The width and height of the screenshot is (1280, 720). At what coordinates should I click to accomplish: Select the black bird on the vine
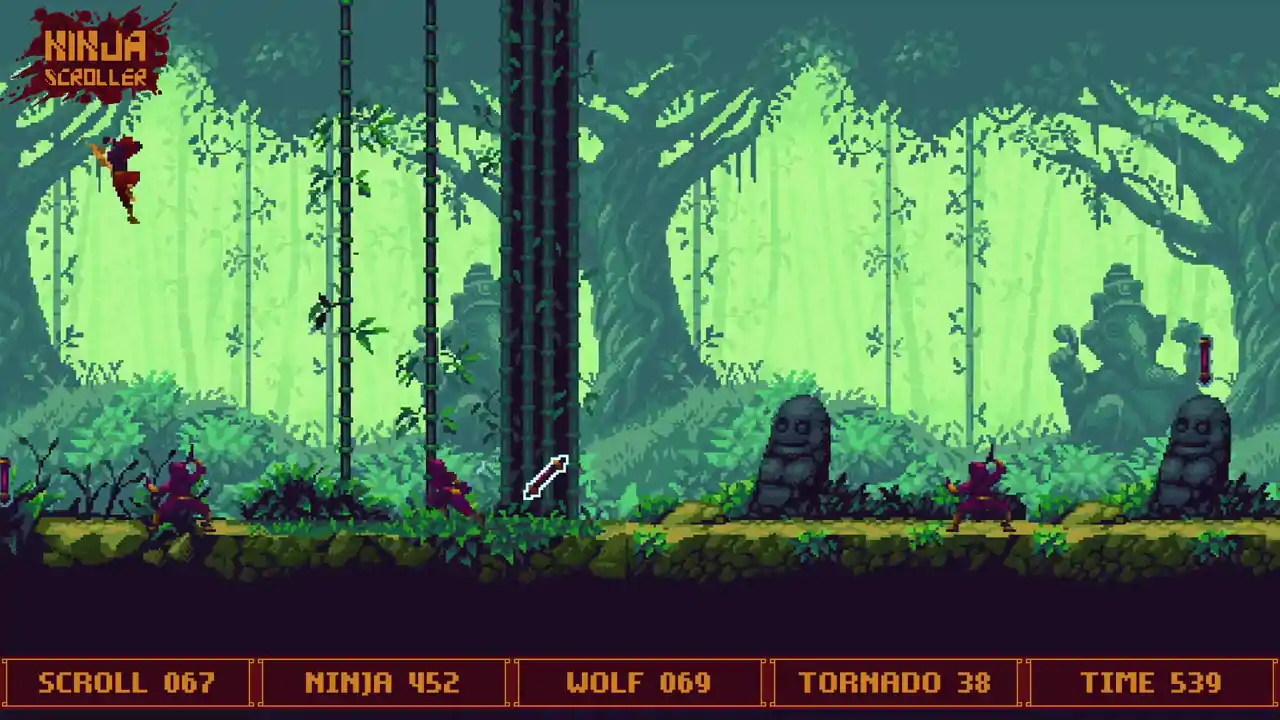coord(320,310)
